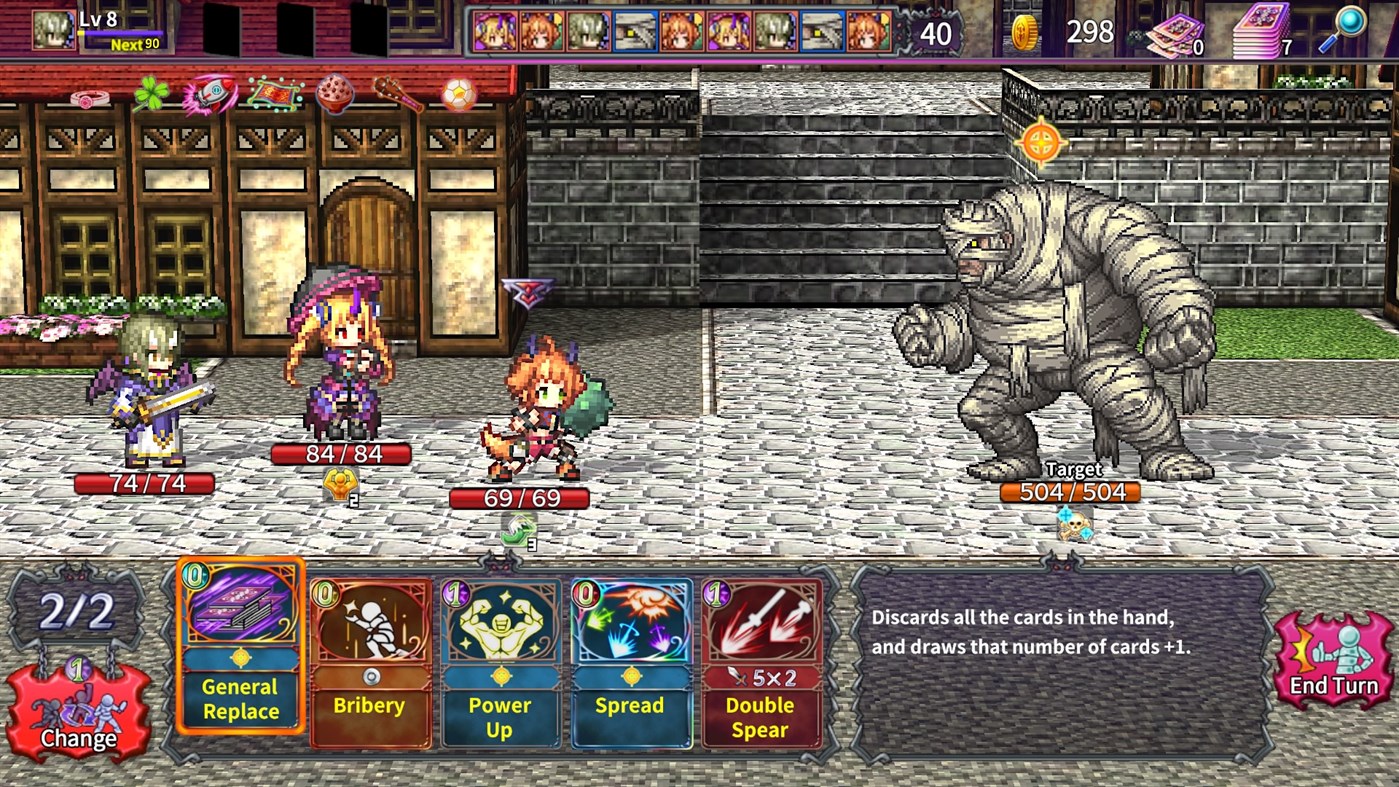Click the target reticle above the mummy
The height and width of the screenshot is (787, 1399).
click(x=1041, y=140)
